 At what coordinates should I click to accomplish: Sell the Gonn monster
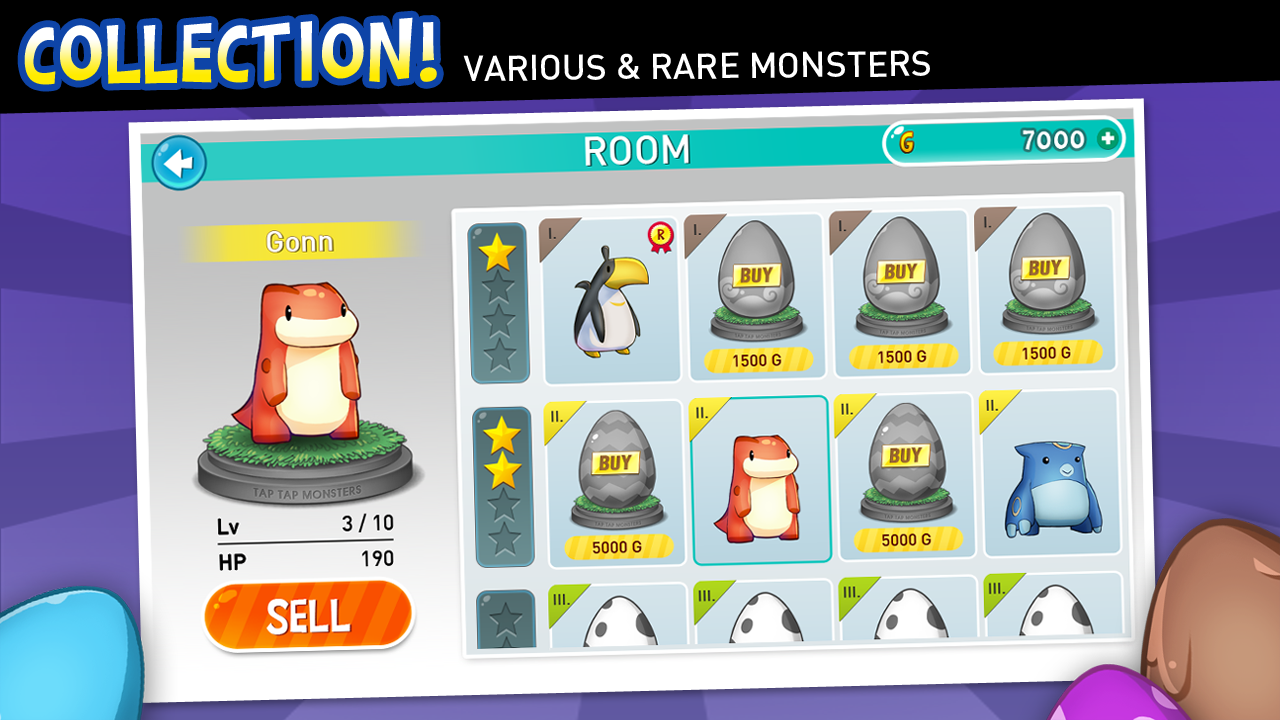pos(308,616)
